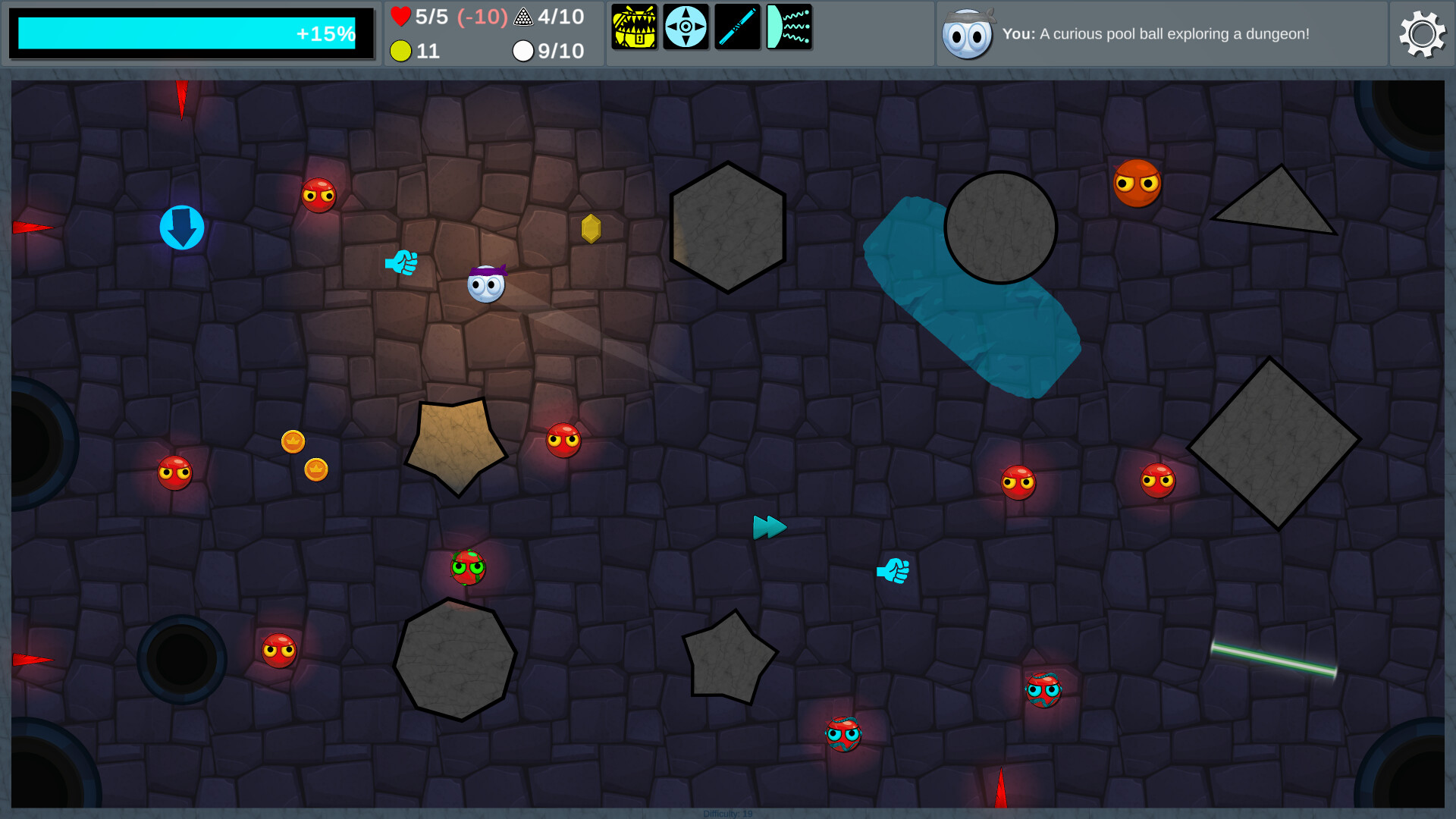Screen dimensions: 1456x819
Task: Select the yellow mimic chest item icon
Action: tap(634, 27)
